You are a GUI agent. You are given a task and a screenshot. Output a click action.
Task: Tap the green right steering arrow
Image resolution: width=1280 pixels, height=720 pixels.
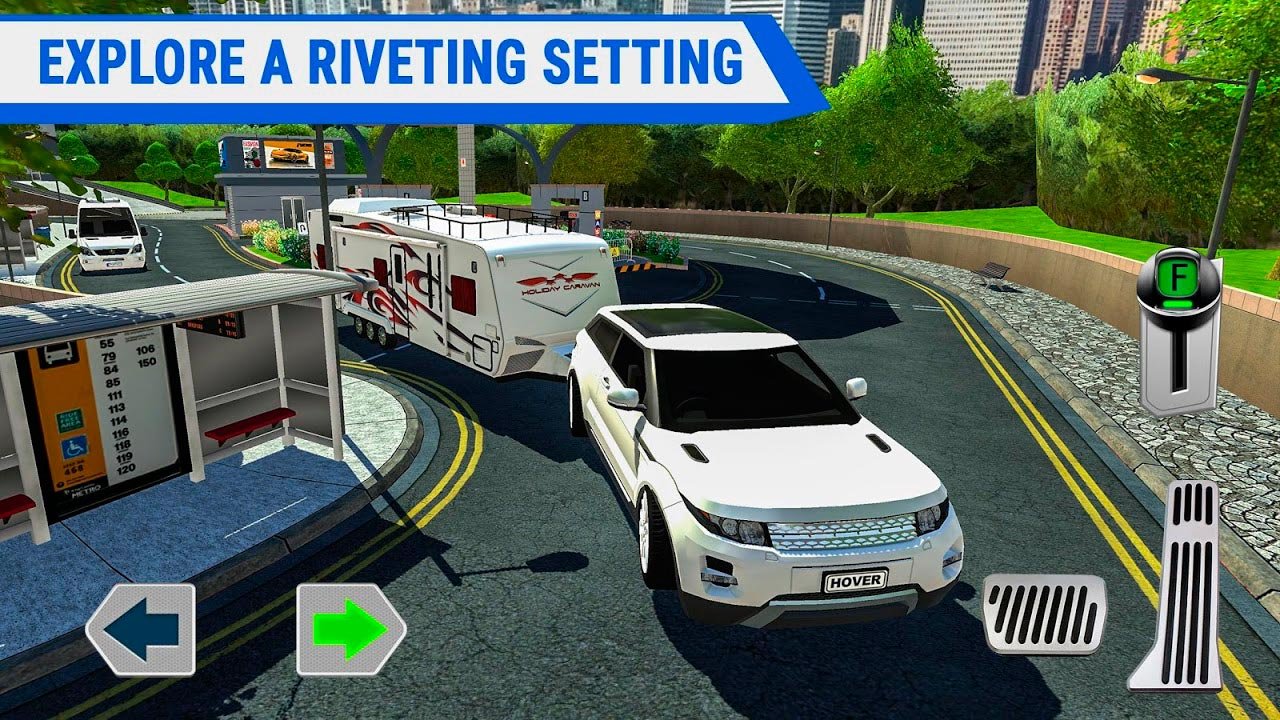350,629
